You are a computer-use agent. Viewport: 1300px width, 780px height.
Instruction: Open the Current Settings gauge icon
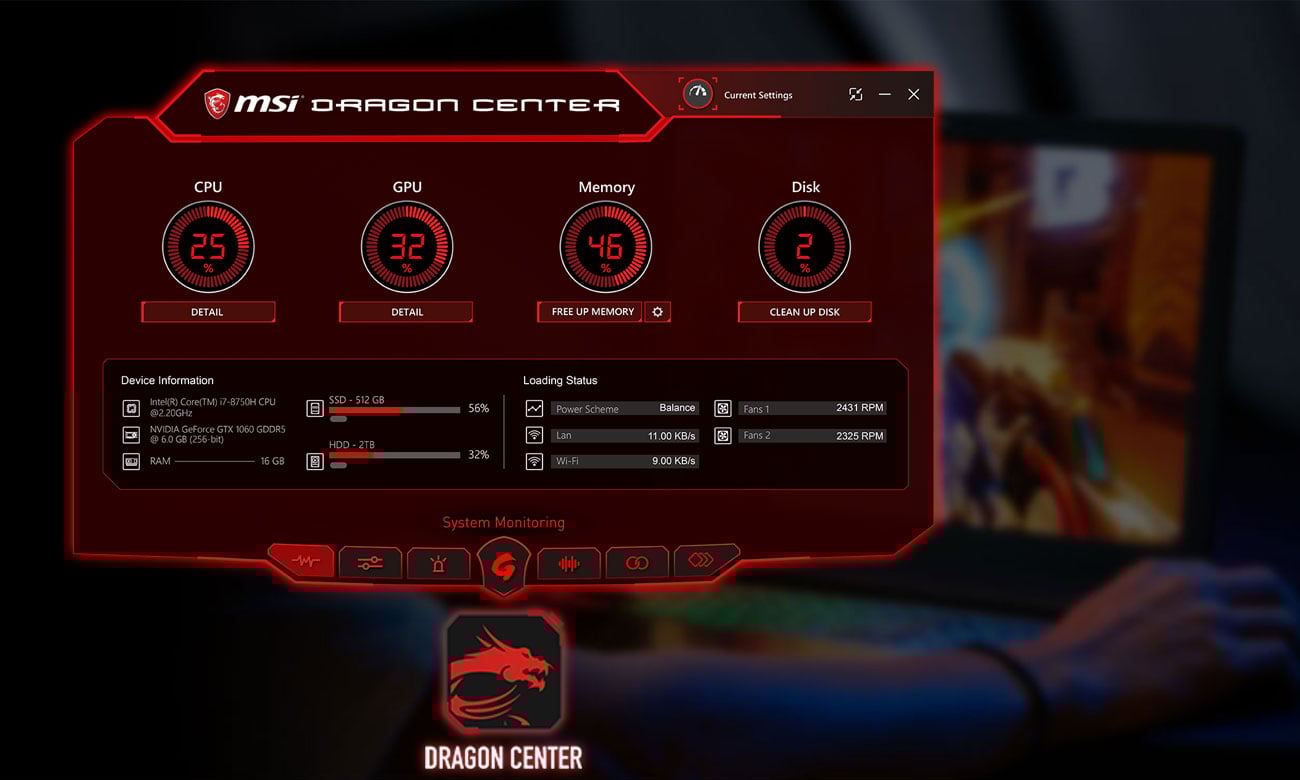pyautogui.click(x=697, y=94)
